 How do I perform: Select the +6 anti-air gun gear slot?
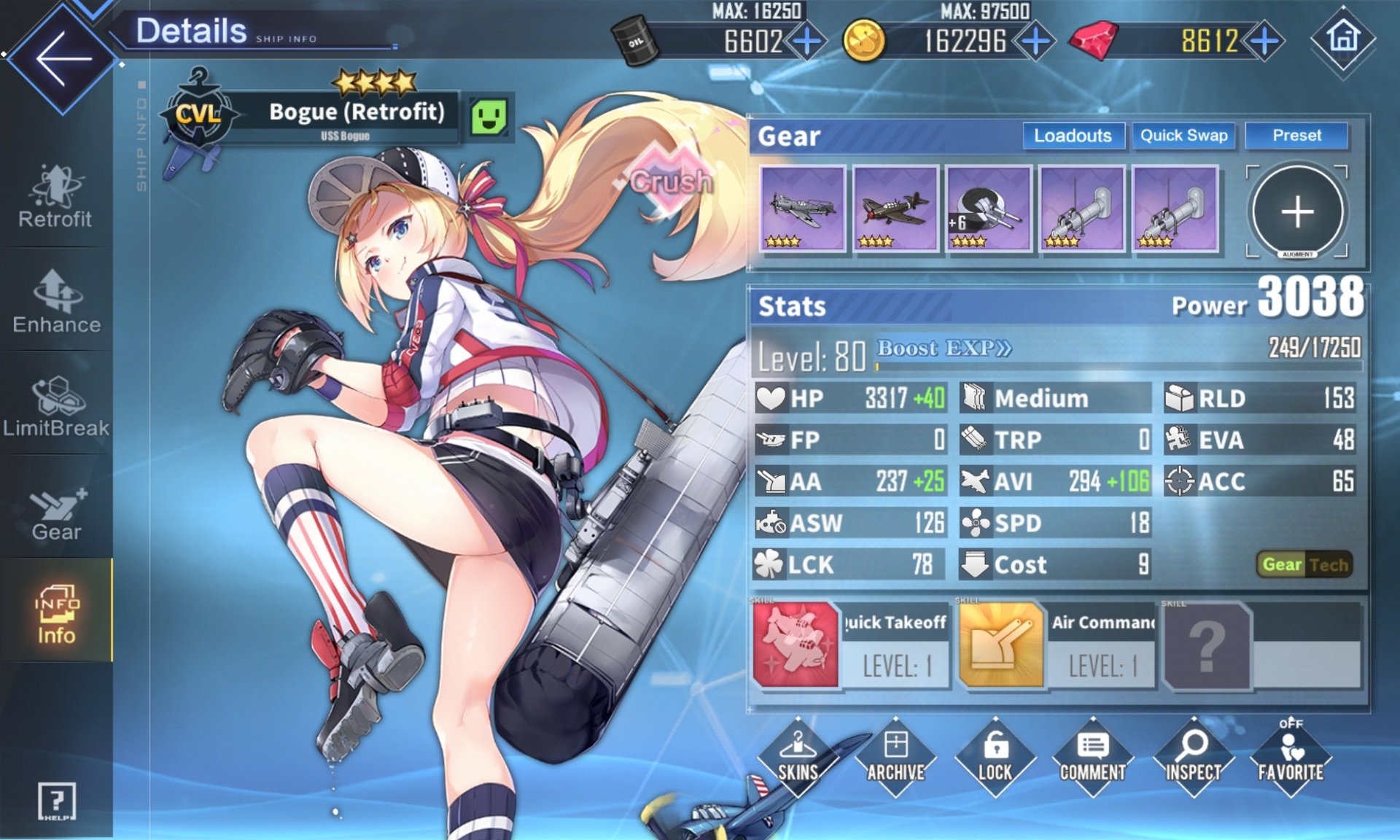[988, 209]
